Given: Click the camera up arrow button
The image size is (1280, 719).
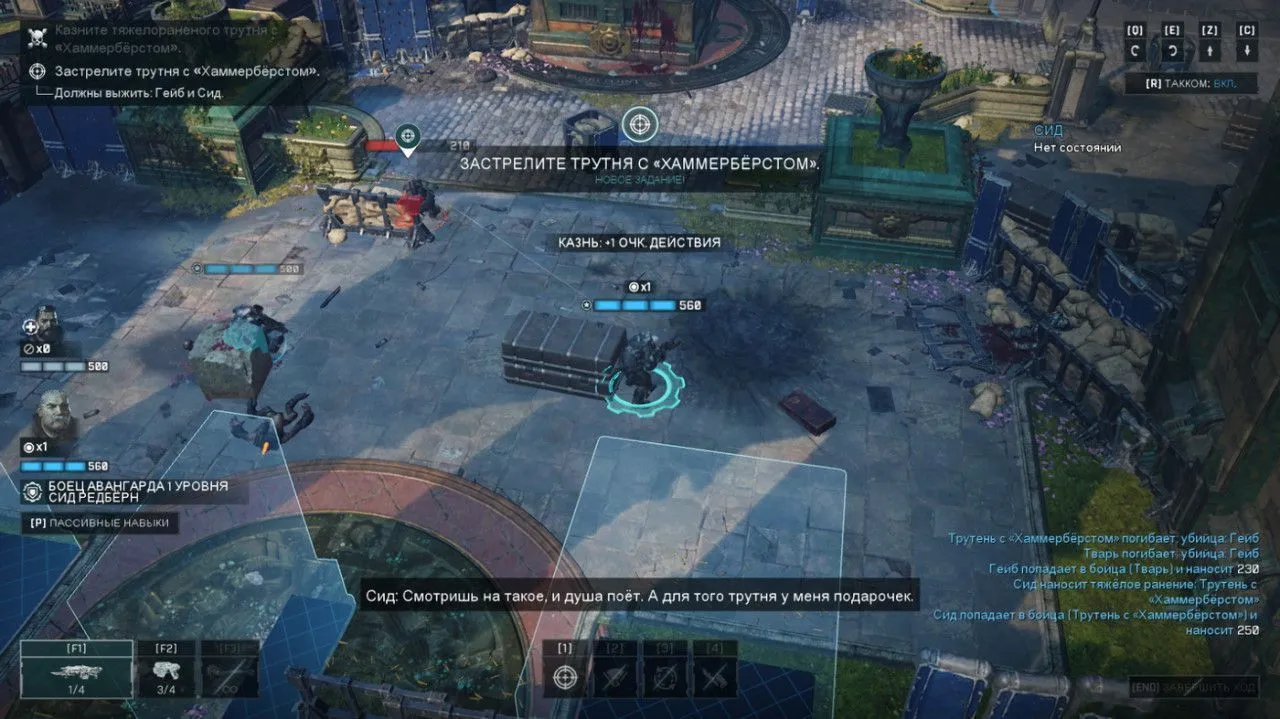Looking at the screenshot, I should coord(1210,52).
